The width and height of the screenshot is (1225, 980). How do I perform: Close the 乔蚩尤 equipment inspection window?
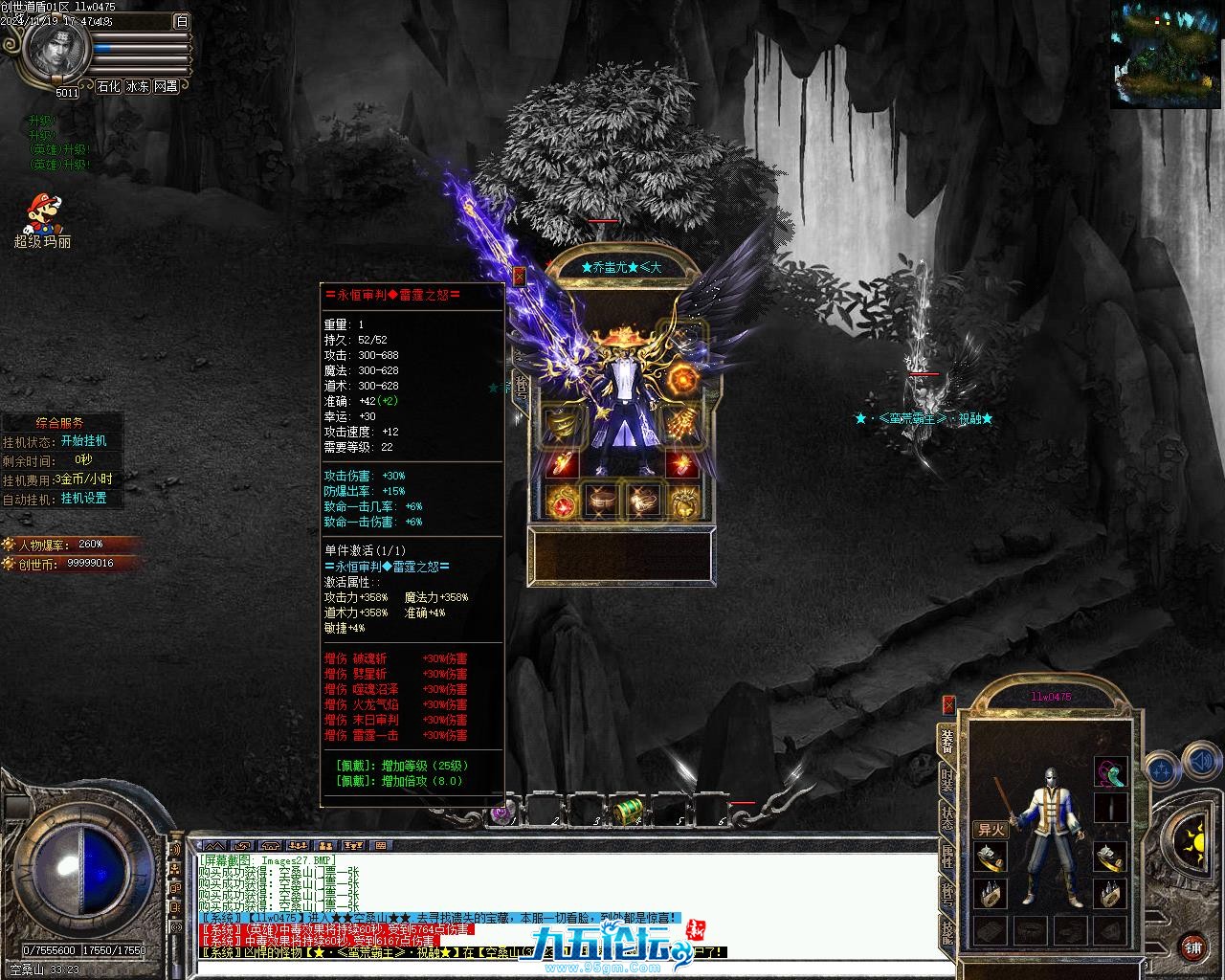coord(520,277)
